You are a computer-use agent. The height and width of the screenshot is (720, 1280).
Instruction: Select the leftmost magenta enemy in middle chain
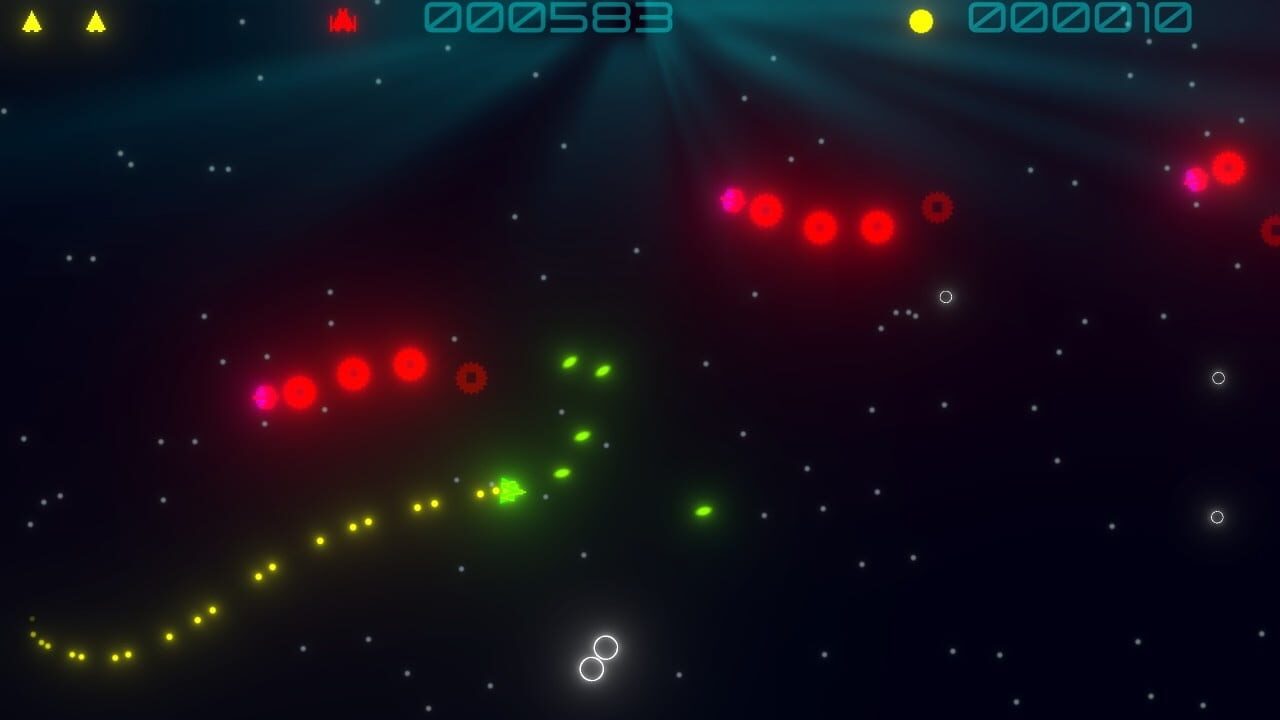tap(262, 396)
